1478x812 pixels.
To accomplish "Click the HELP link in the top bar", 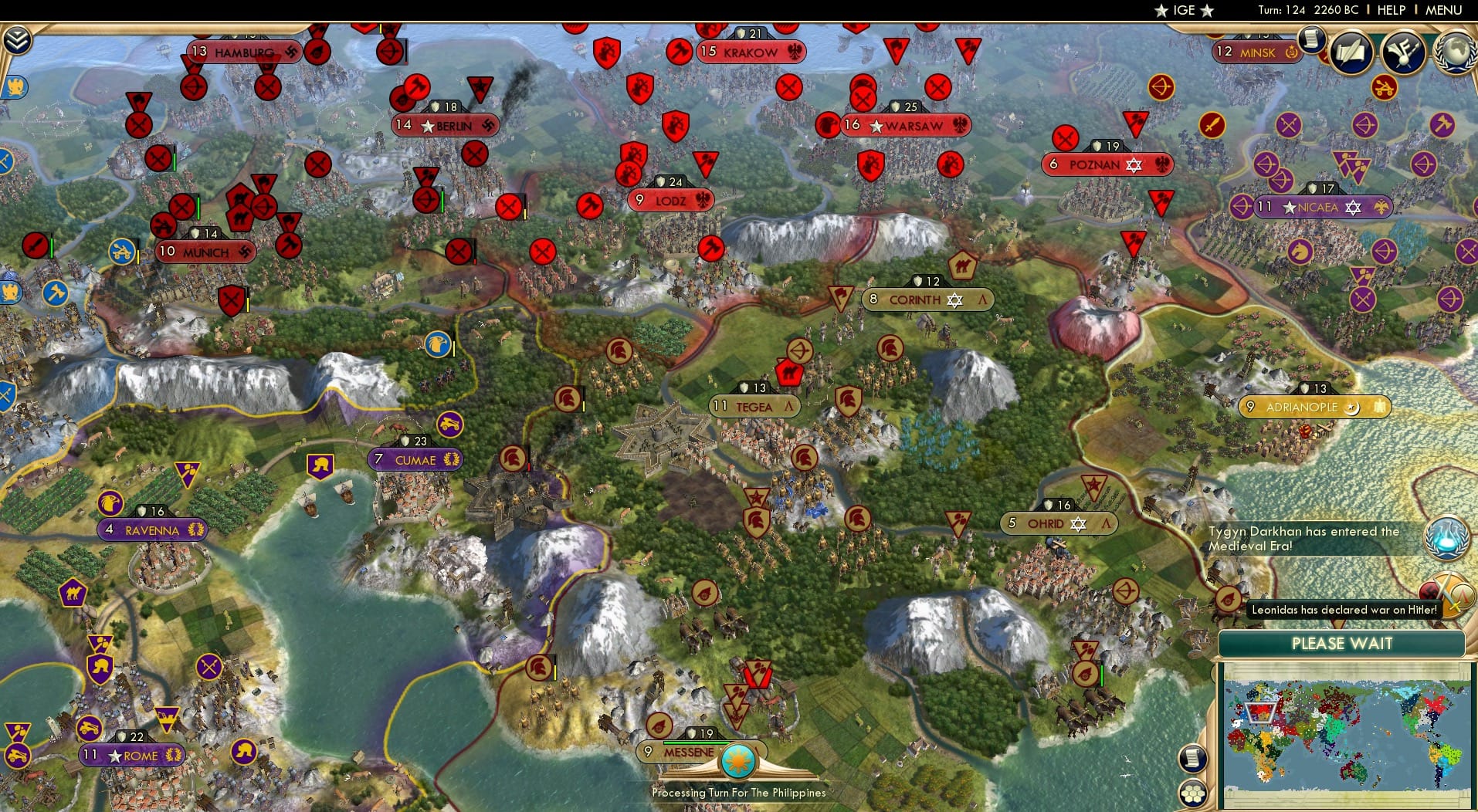I will pos(1390,10).
